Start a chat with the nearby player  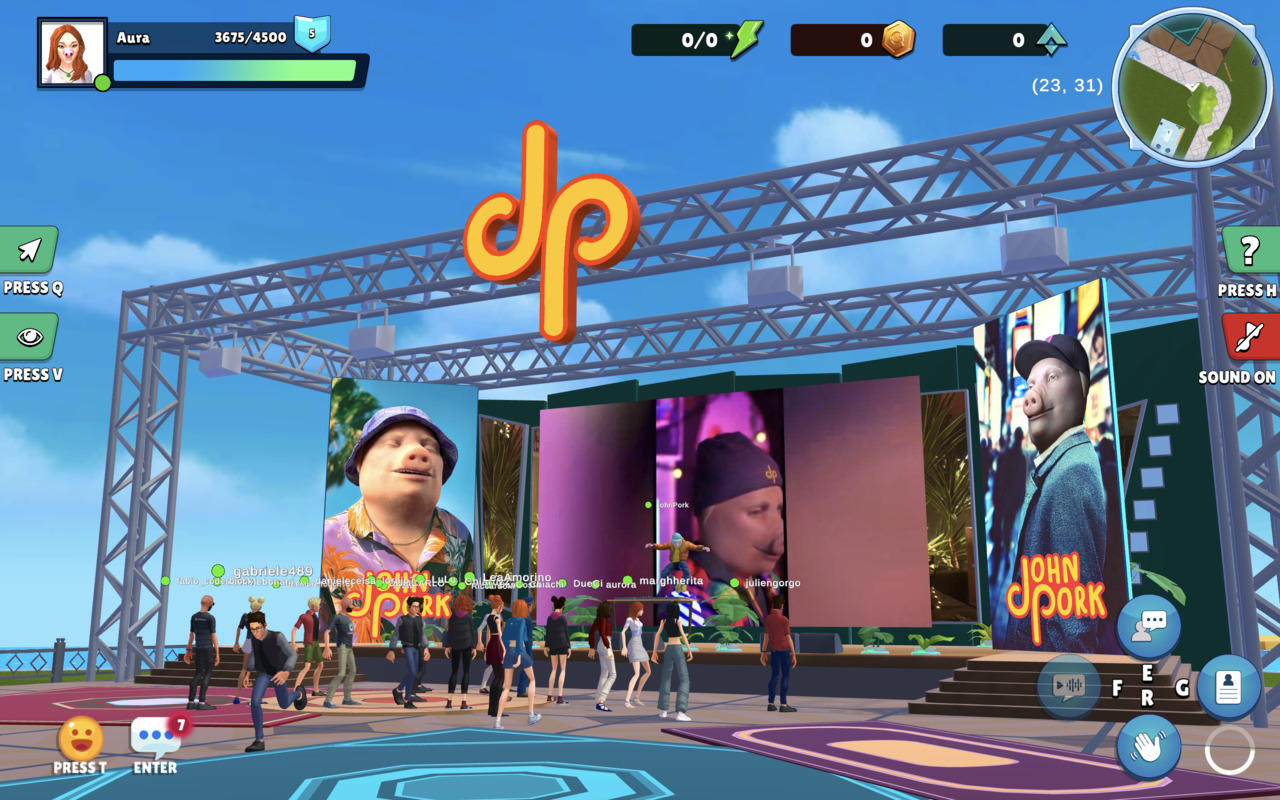[1149, 626]
